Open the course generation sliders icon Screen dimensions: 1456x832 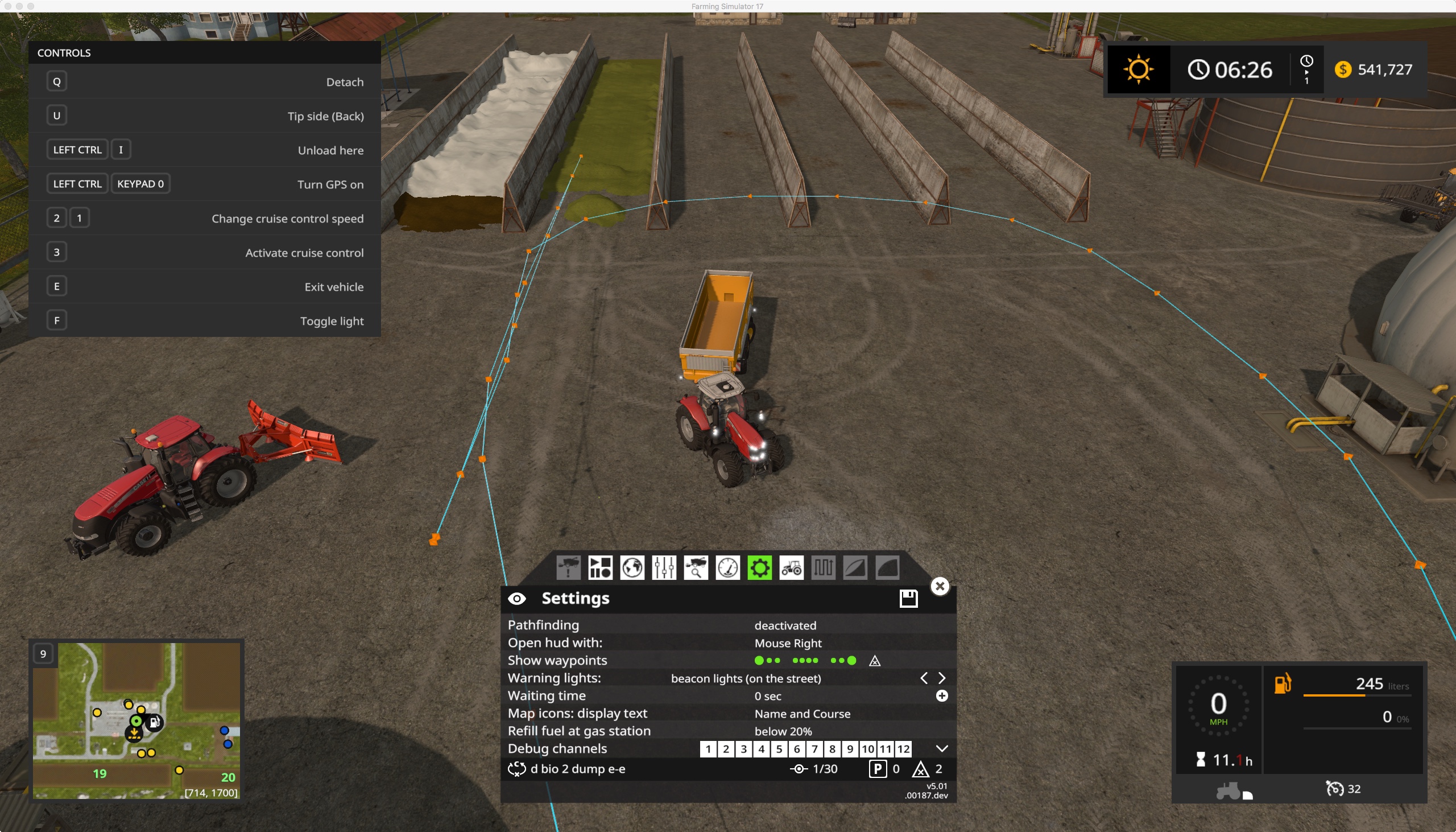tap(664, 567)
